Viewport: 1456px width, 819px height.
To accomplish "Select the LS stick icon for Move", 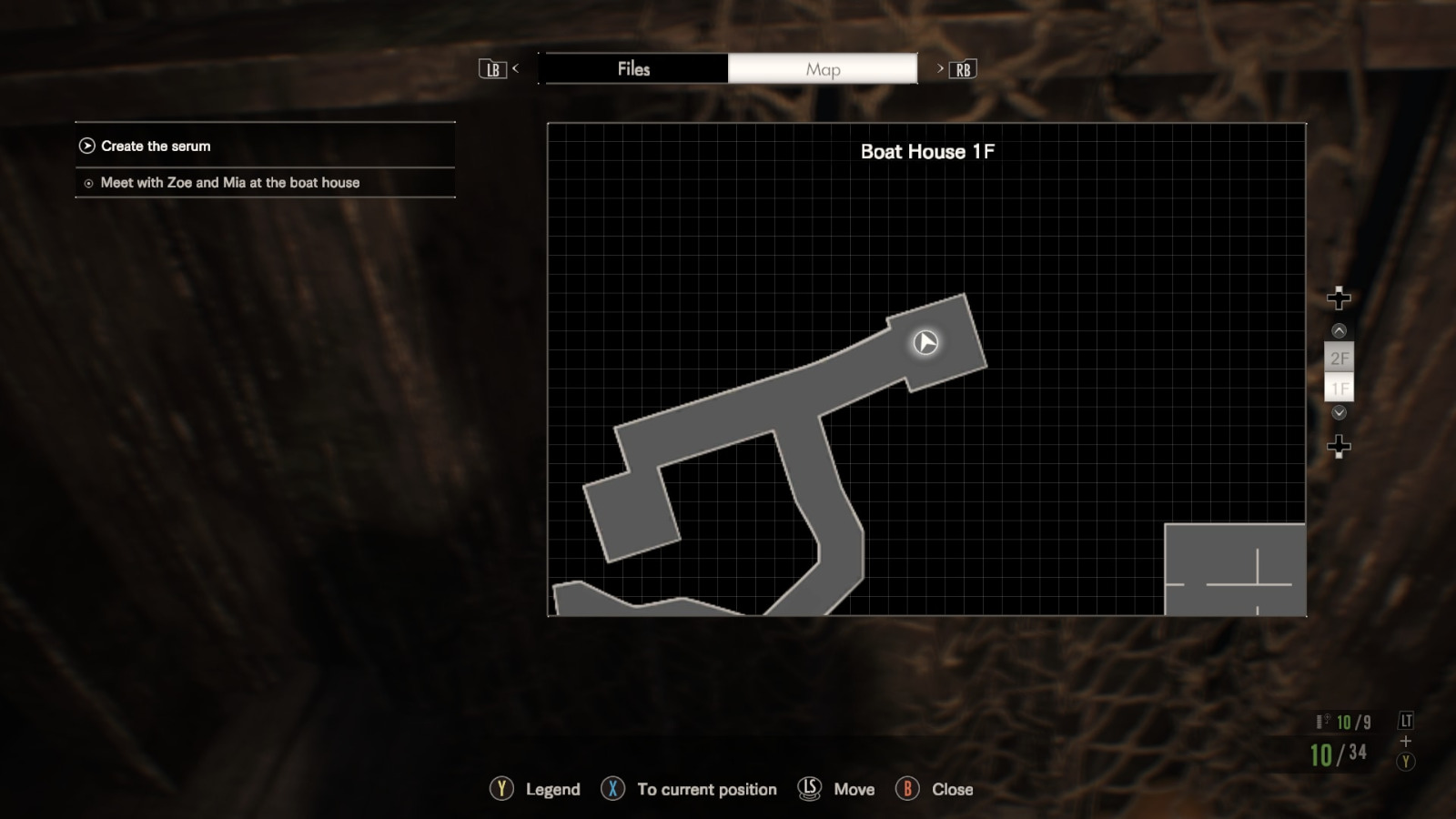I will (808, 789).
